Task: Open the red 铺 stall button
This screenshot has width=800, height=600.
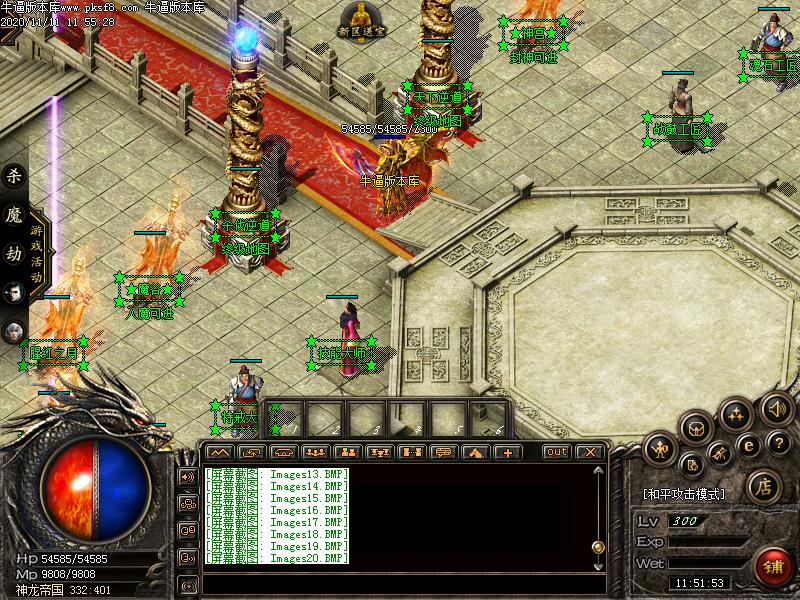Action: 774,567
